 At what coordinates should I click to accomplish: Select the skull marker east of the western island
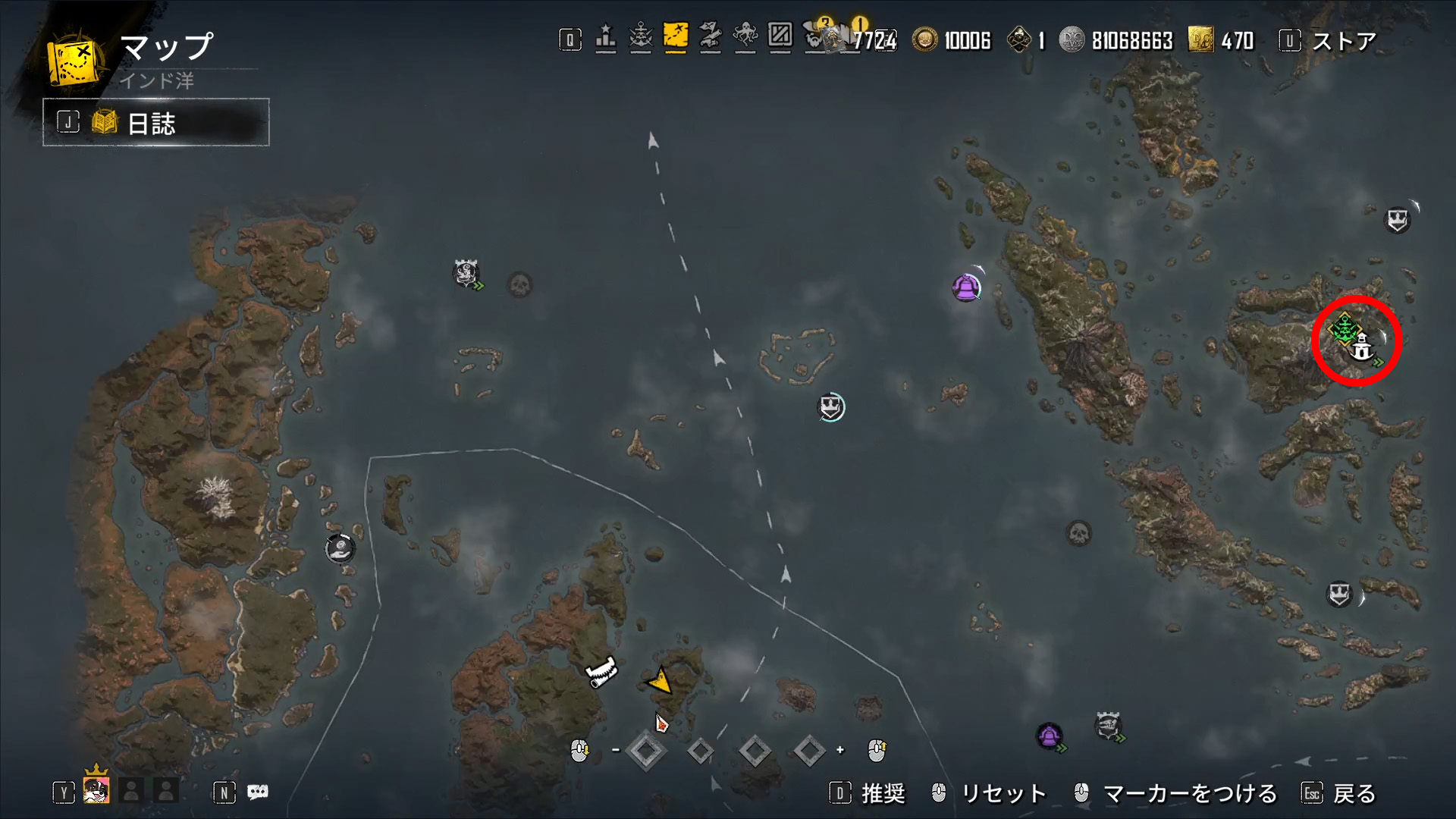coord(519,285)
